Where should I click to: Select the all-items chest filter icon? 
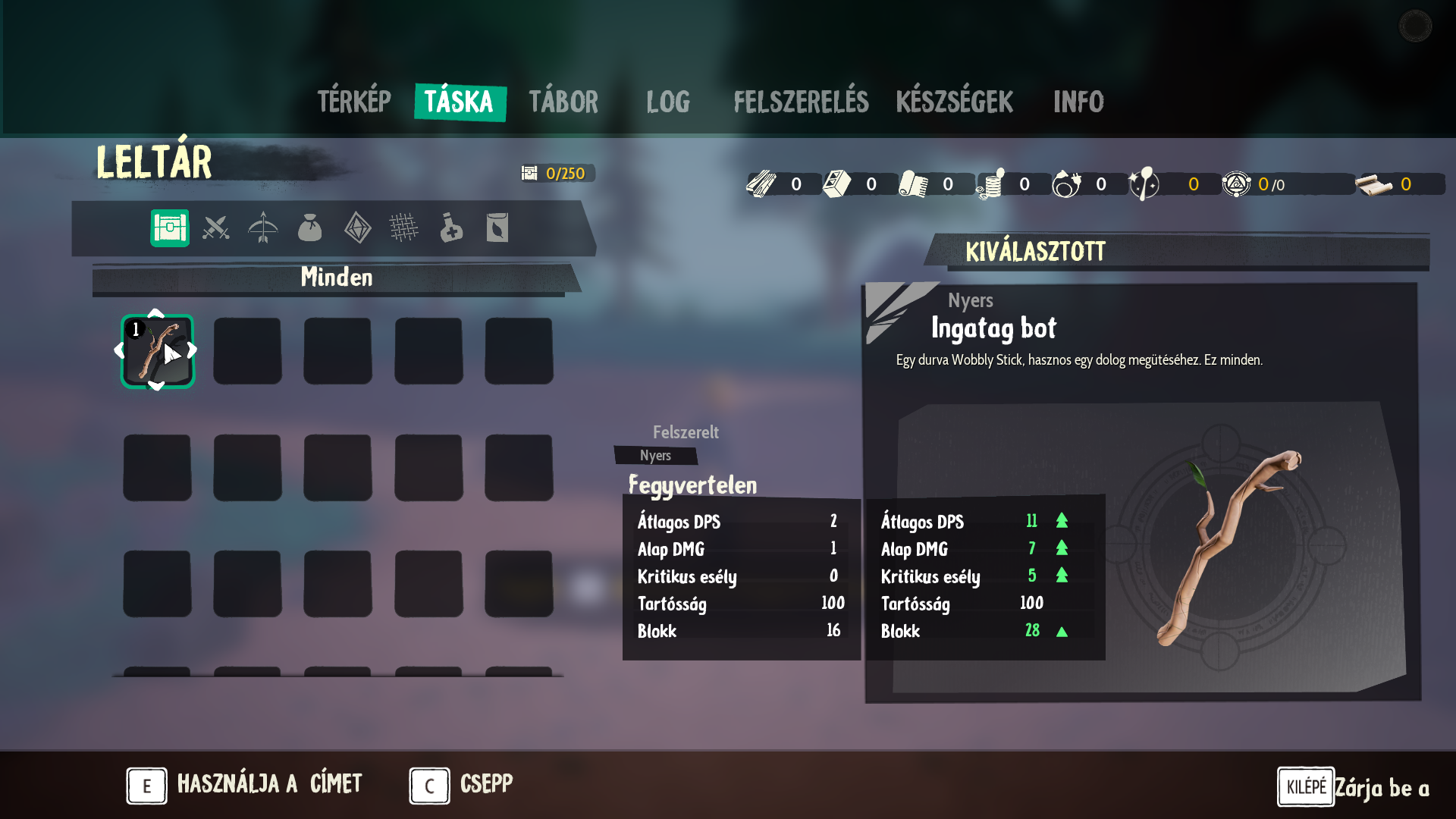(x=170, y=227)
